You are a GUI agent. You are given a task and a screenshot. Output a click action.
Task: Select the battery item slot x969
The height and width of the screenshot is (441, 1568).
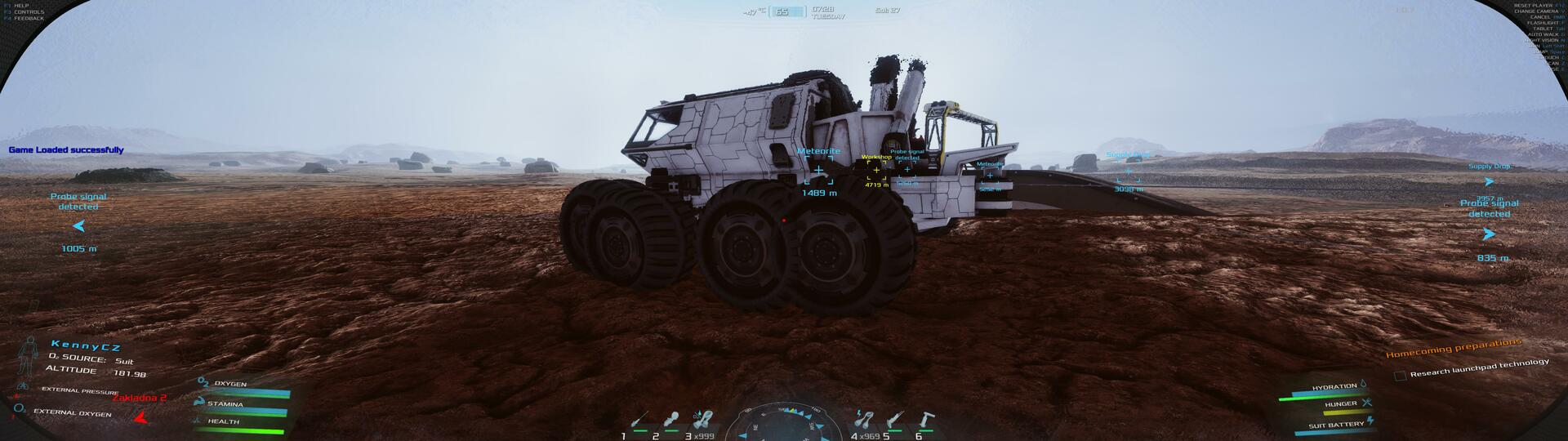coord(862,420)
